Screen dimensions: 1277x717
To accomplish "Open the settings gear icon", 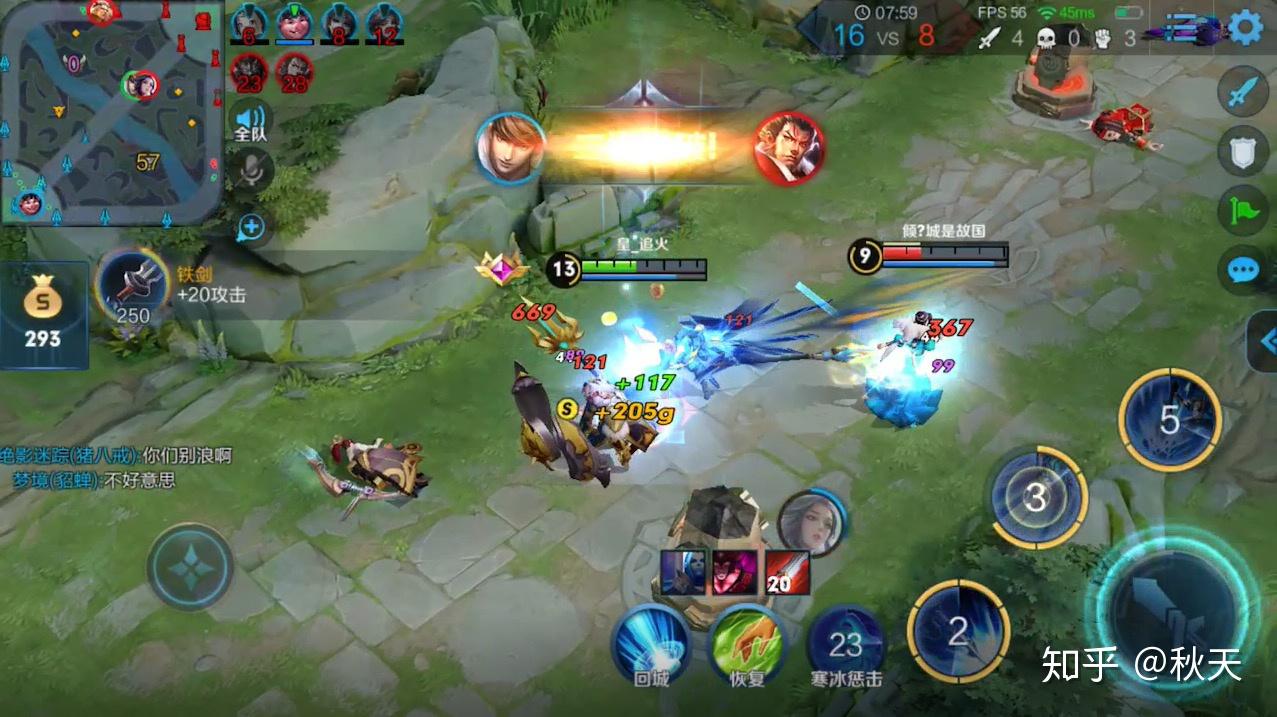I will coord(1246,27).
